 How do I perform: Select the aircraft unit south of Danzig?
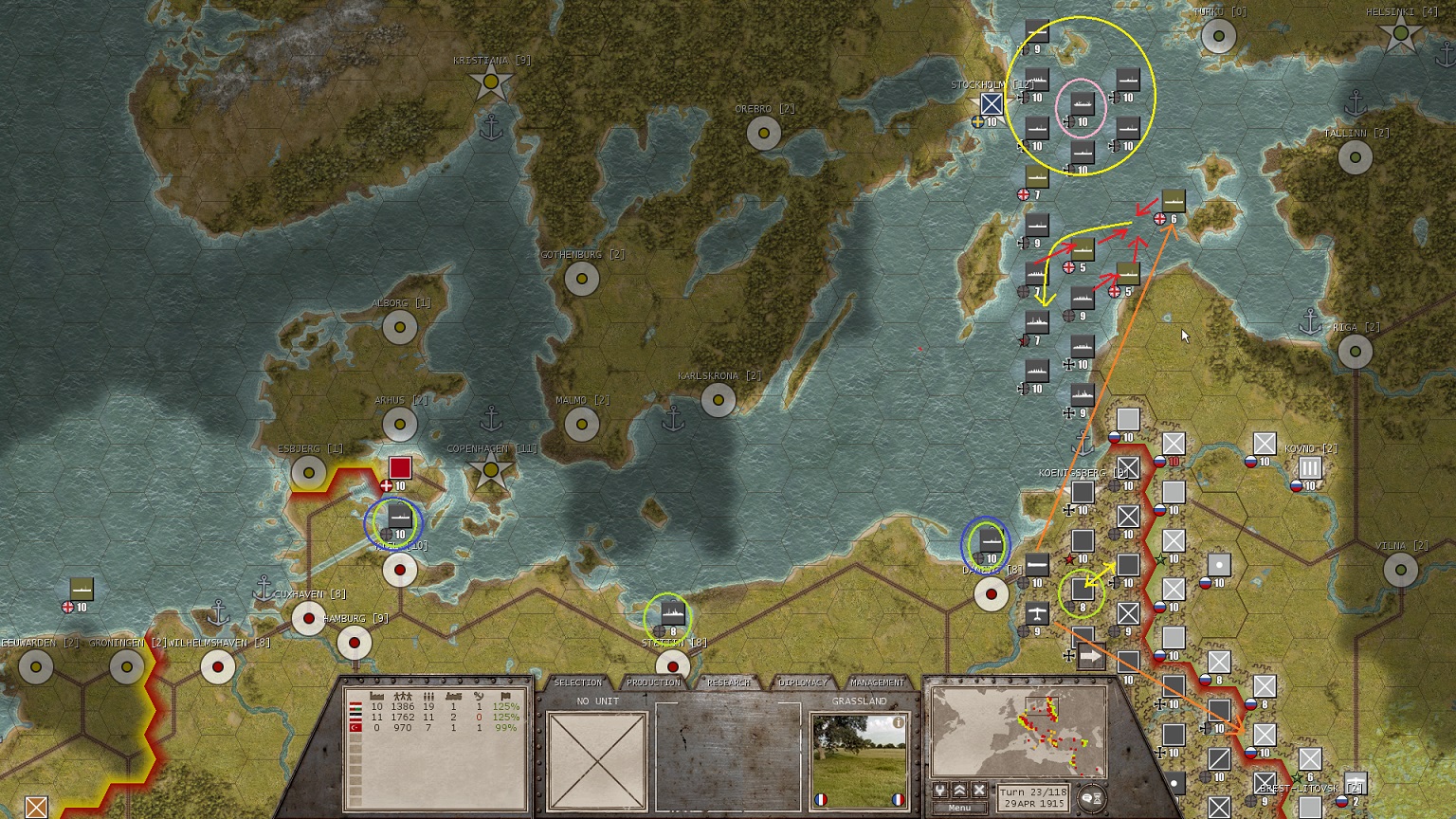(x=1037, y=613)
